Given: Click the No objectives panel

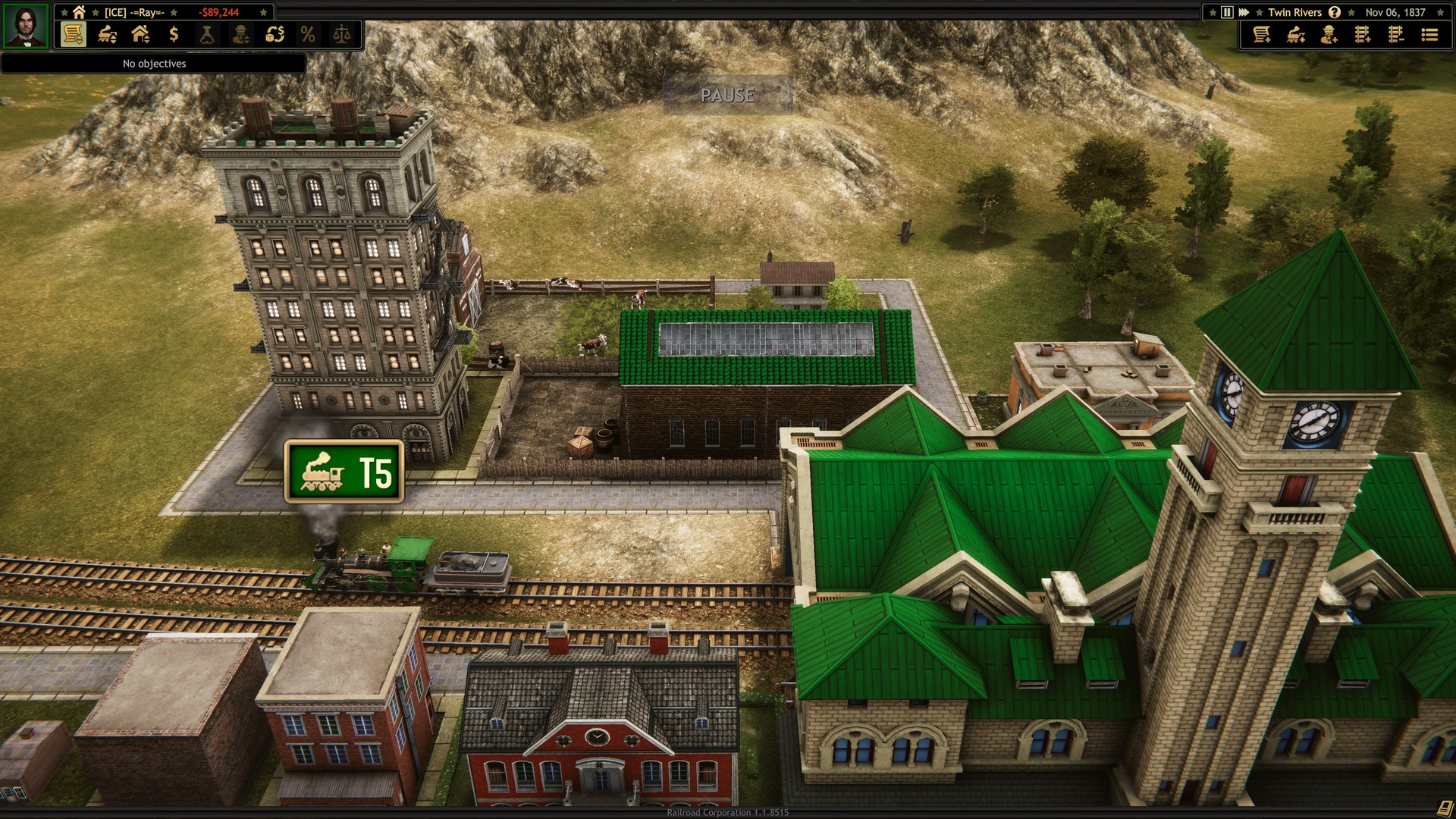Looking at the screenshot, I should click(x=152, y=64).
